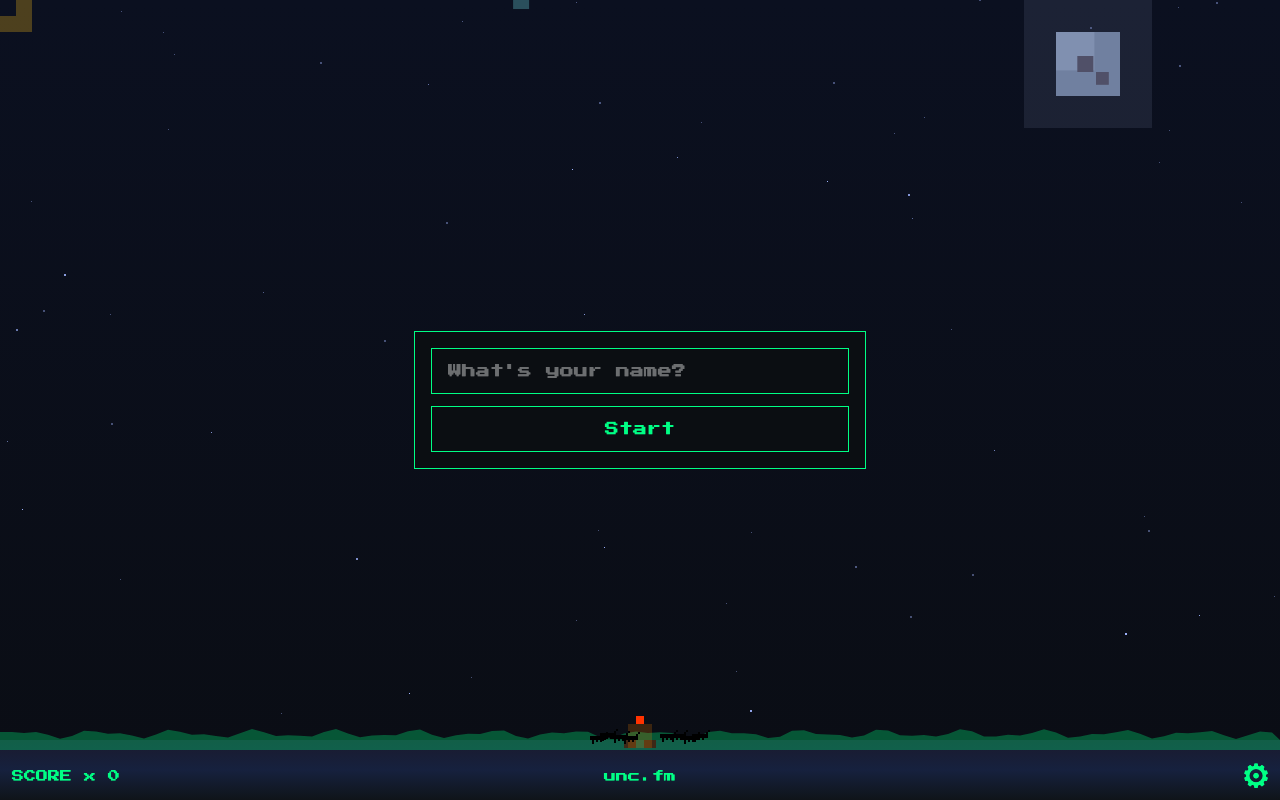
Task: Click the orange flame atop the character
Action: (x=640, y=718)
